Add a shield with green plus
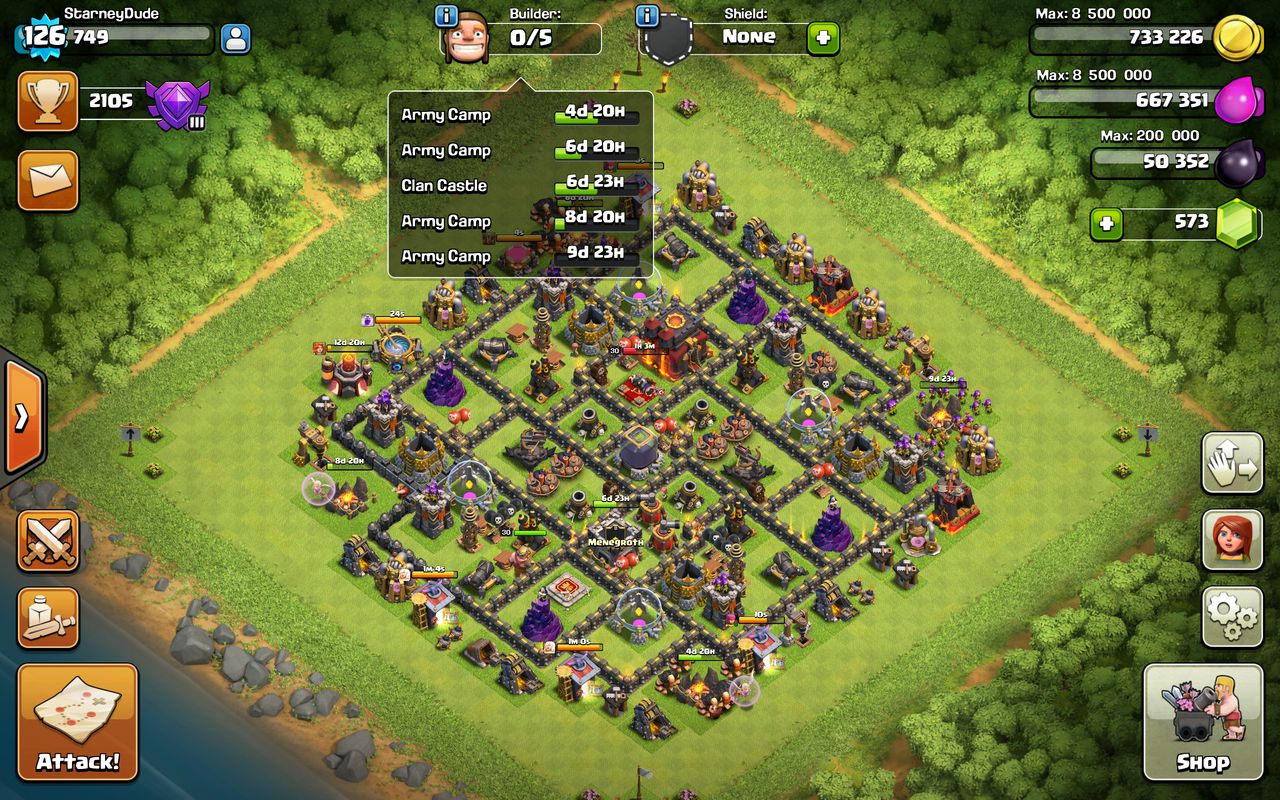The width and height of the screenshot is (1280, 800). click(x=823, y=39)
